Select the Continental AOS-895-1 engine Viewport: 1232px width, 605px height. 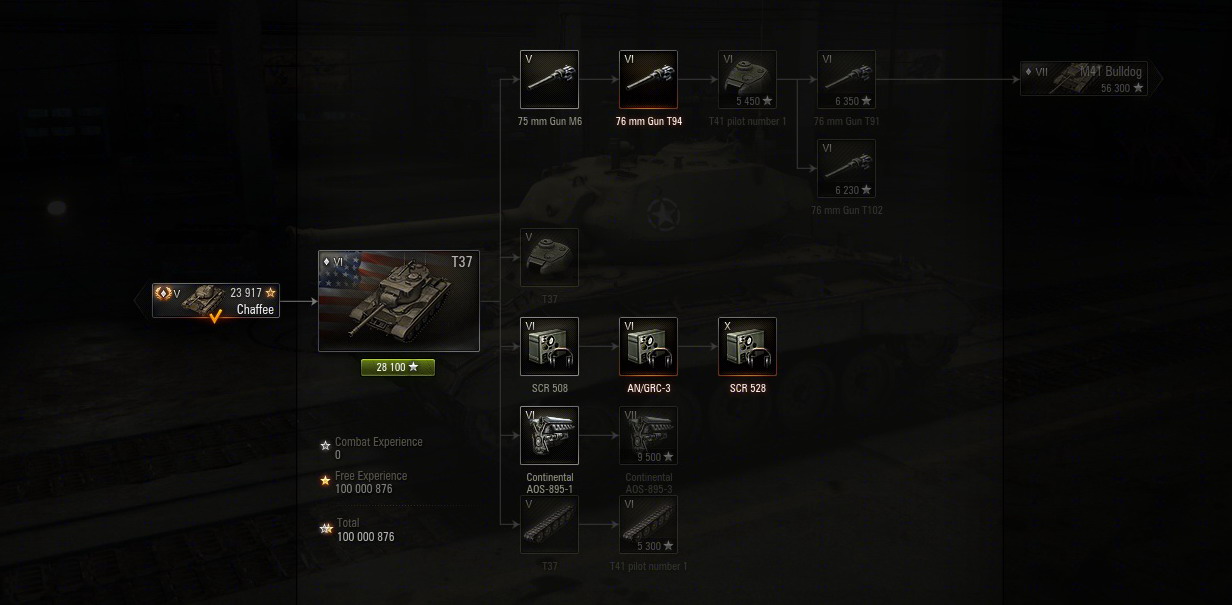click(x=549, y=435)
